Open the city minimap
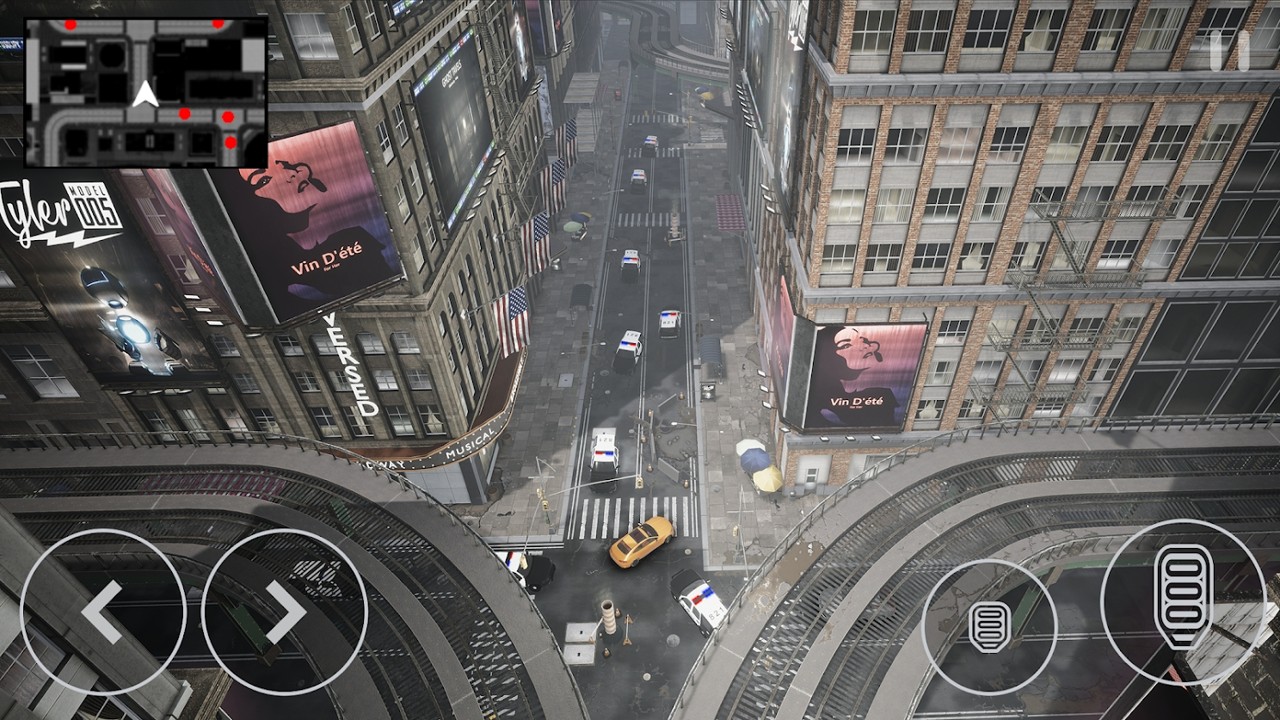The image size is (1280, 720). pyautogui.click(x=146, y=92)
